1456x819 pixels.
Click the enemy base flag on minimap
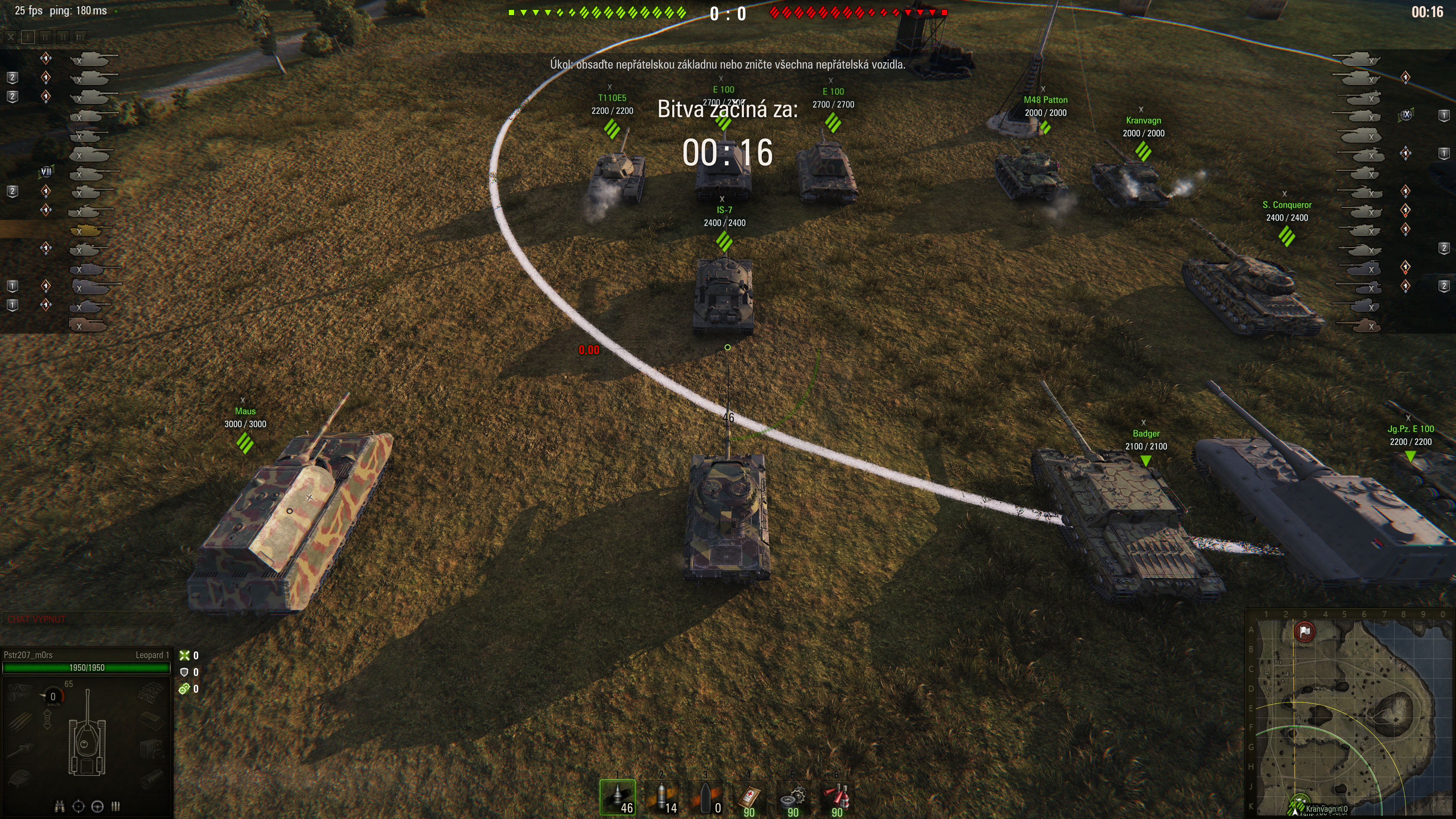(1304, 631)
